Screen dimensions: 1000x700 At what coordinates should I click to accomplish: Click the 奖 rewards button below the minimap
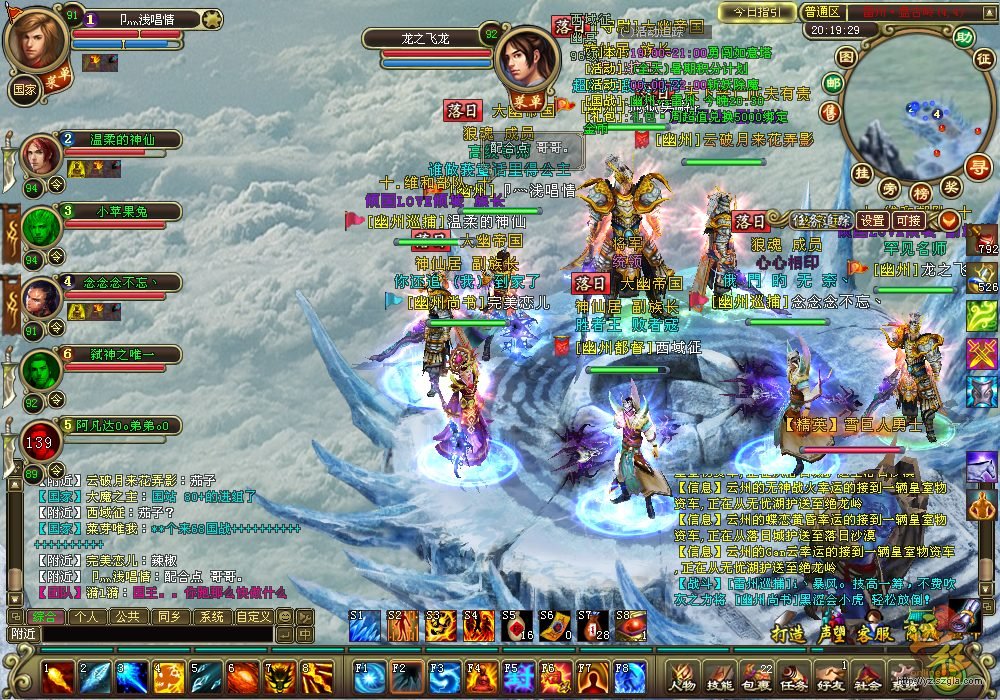(x=951, y=187)
